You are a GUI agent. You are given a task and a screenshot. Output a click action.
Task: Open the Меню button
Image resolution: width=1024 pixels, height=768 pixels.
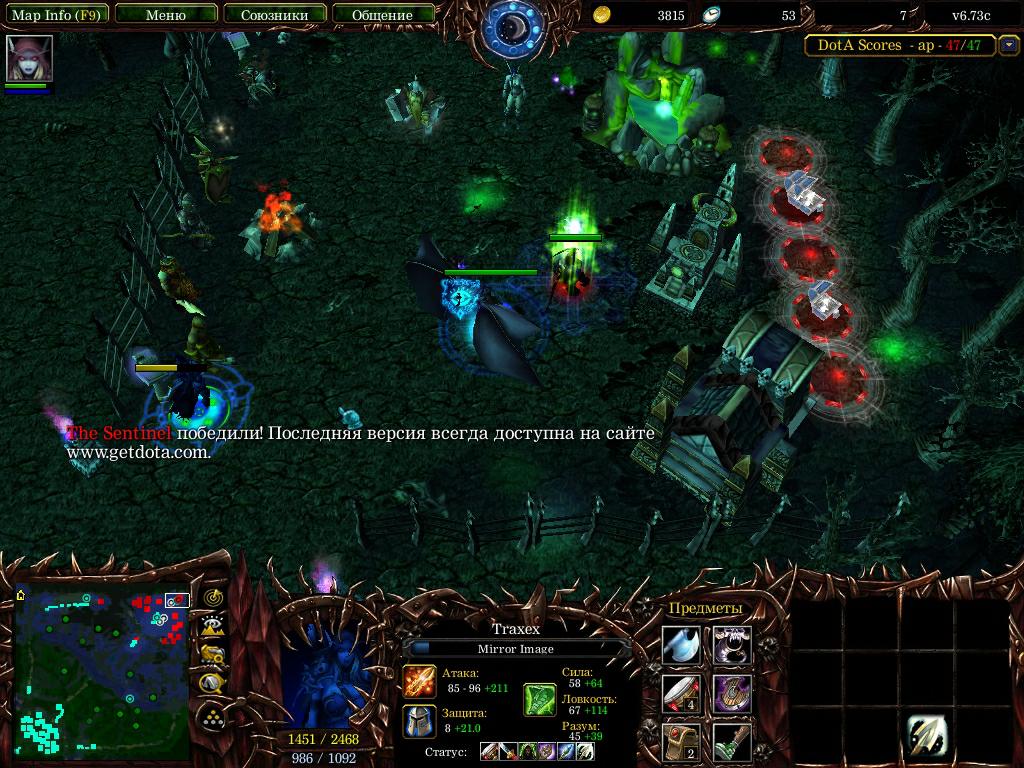[165, 15]
